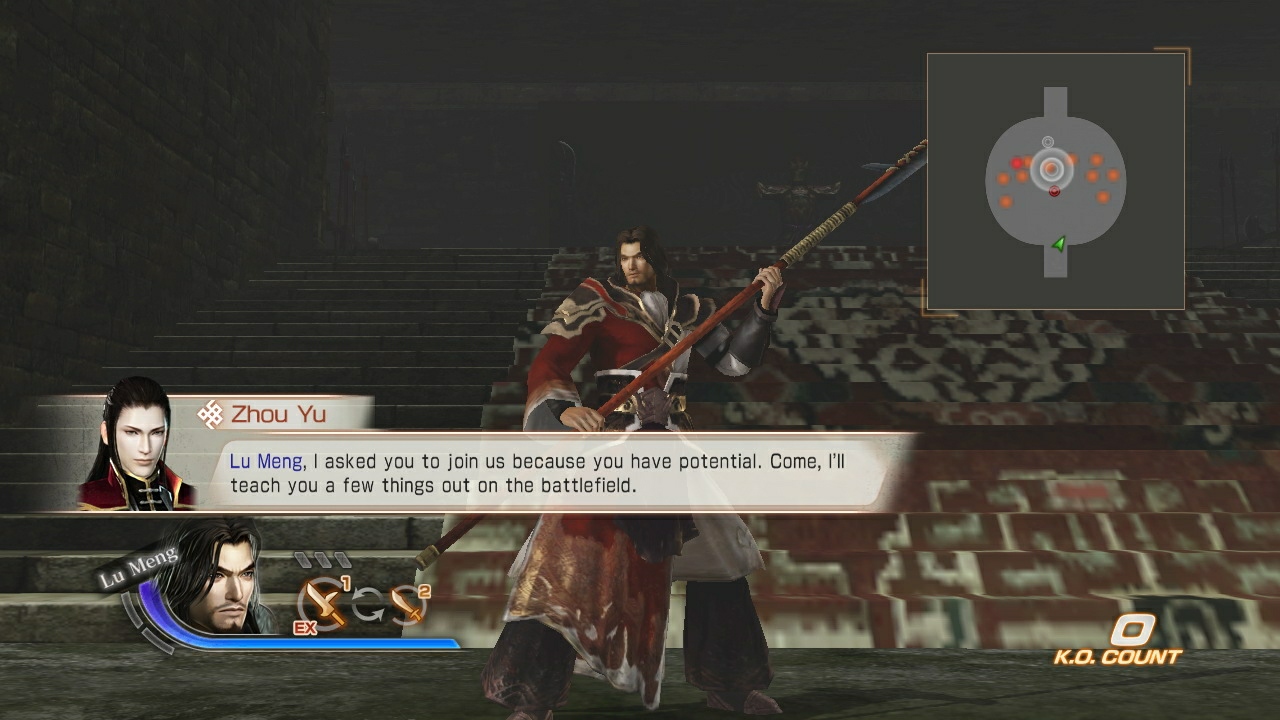The image size is (1280, 720).
Task: Click the white ally marker on minimap
Action: click(1048, 141)
